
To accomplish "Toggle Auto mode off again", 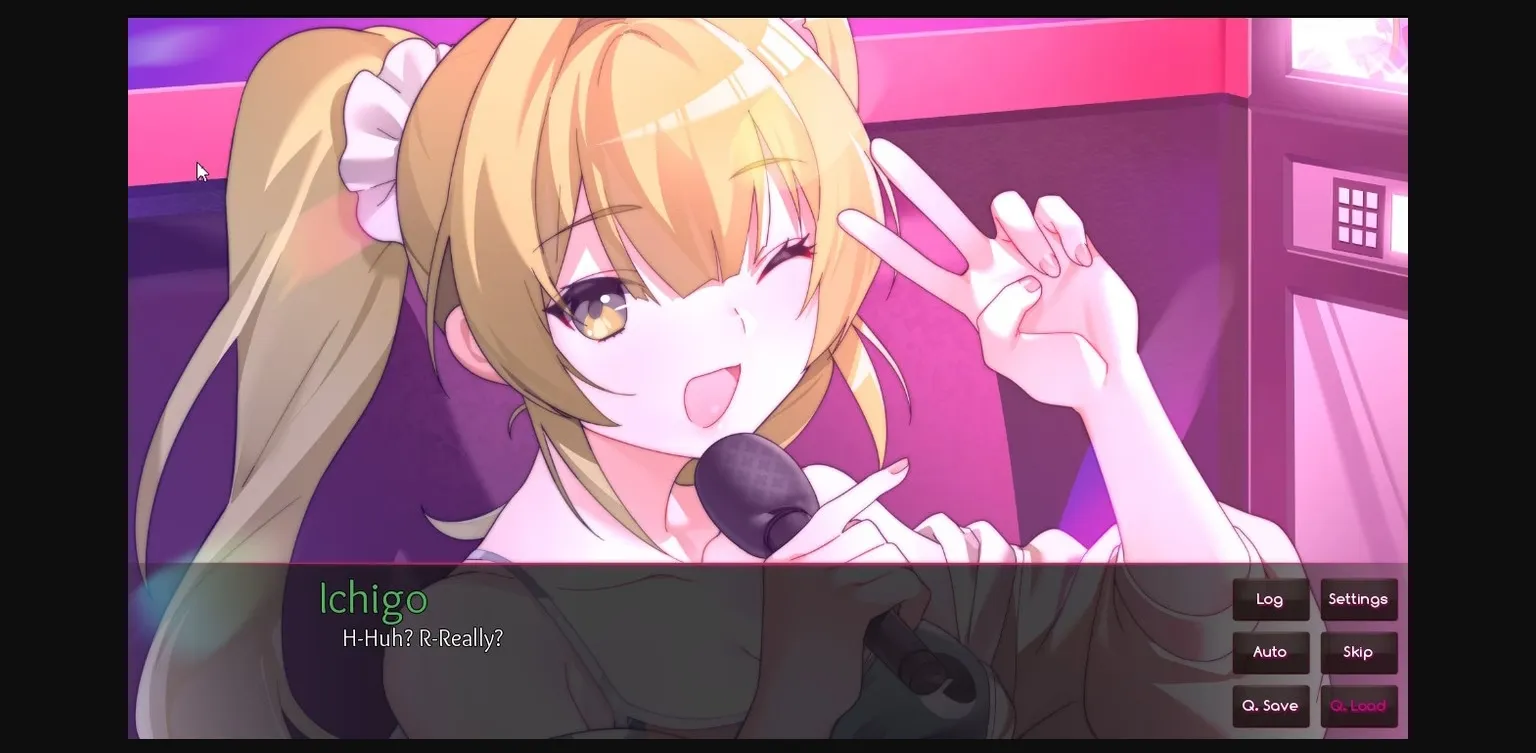I will tap(1270, 652).
